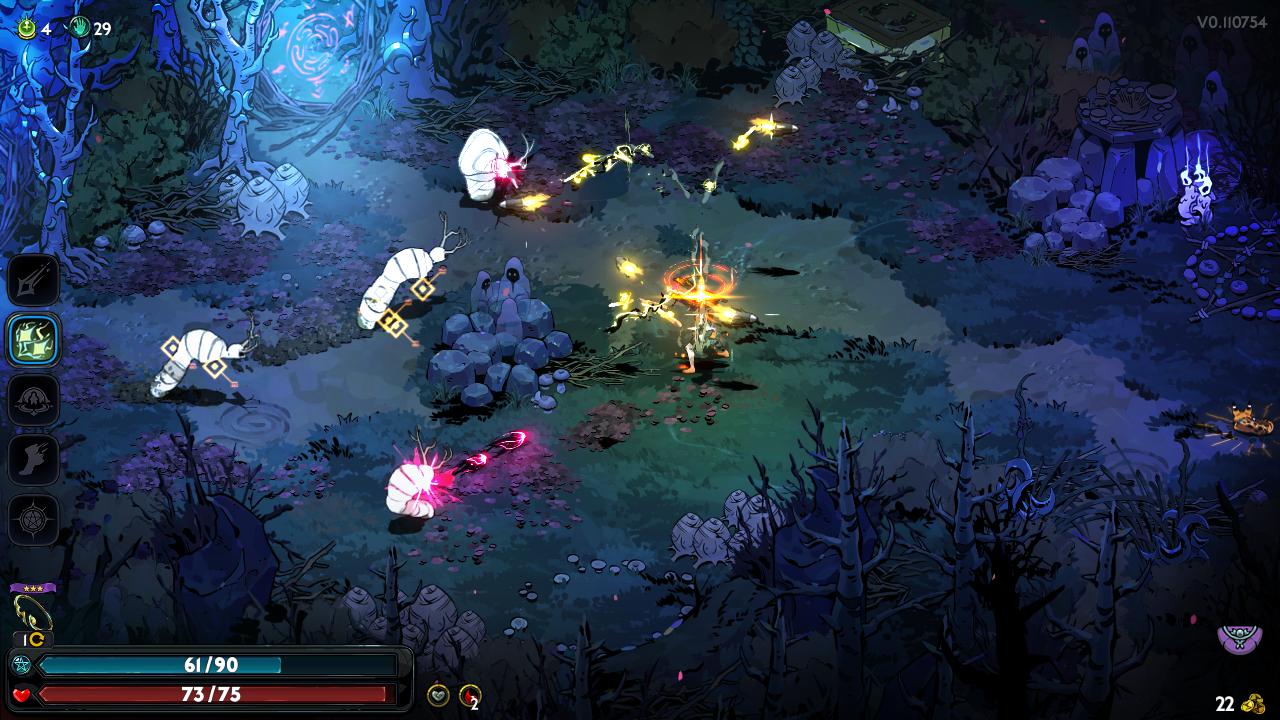The width and height of the screenshot is (1280, 720).
Task: Select the empty Cast boon slot
Action: click(x=34, y=400)
